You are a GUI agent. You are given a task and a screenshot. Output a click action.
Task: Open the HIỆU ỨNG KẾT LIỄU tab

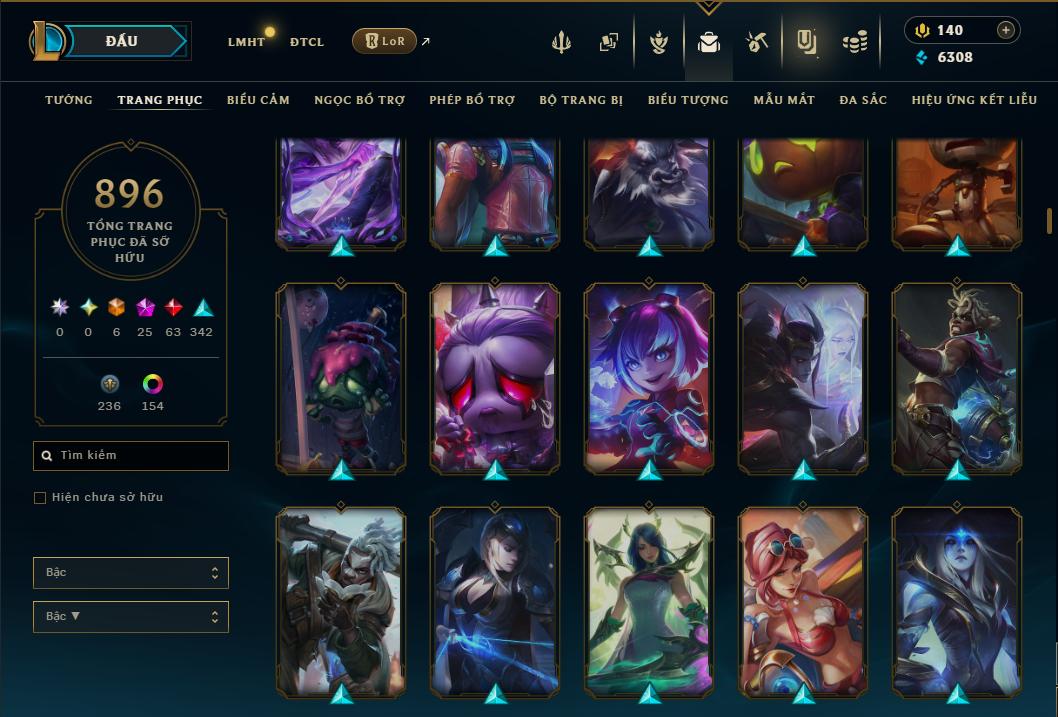973,100
